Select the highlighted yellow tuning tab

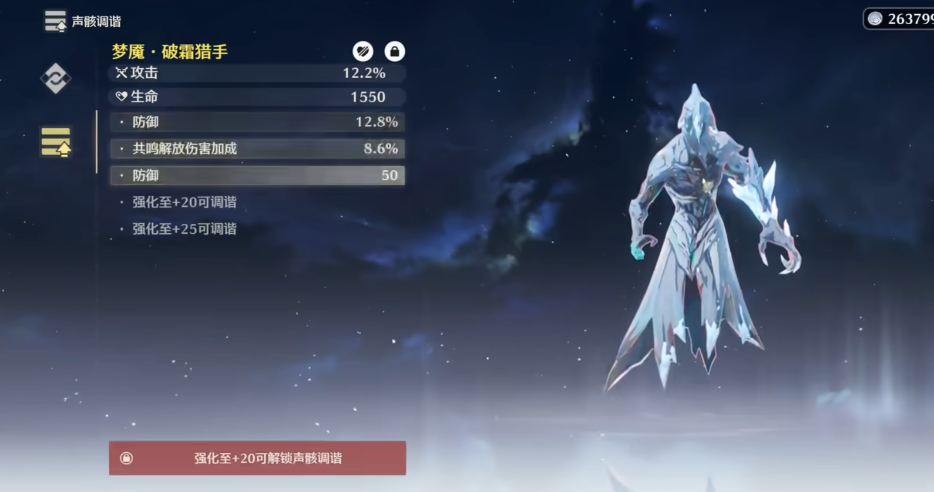[55, 142]
